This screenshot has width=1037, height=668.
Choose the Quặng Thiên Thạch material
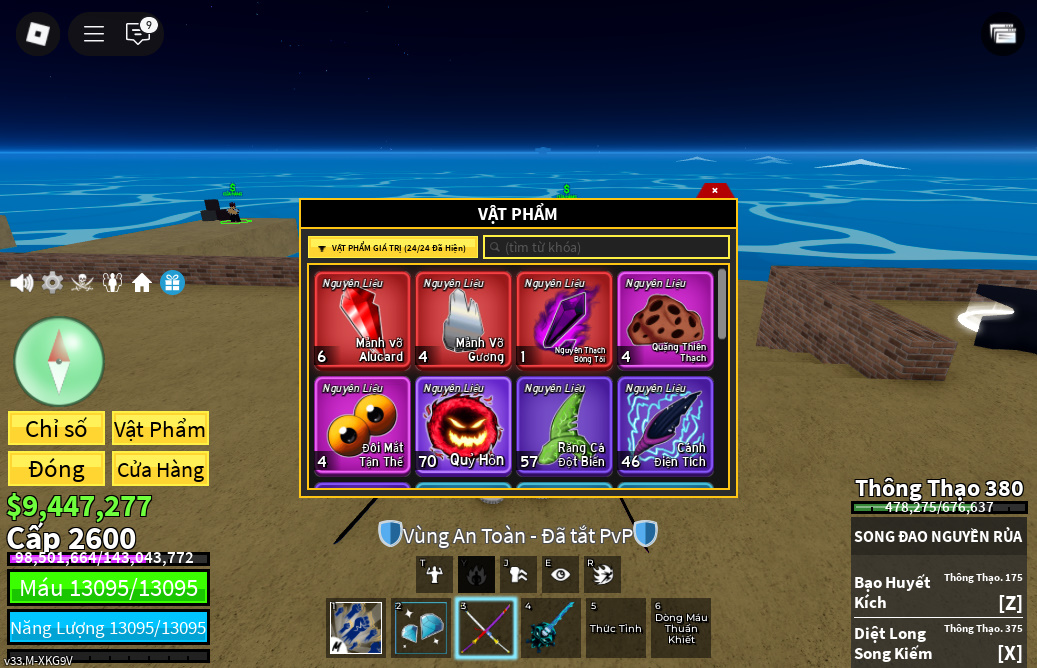[665, 320]
